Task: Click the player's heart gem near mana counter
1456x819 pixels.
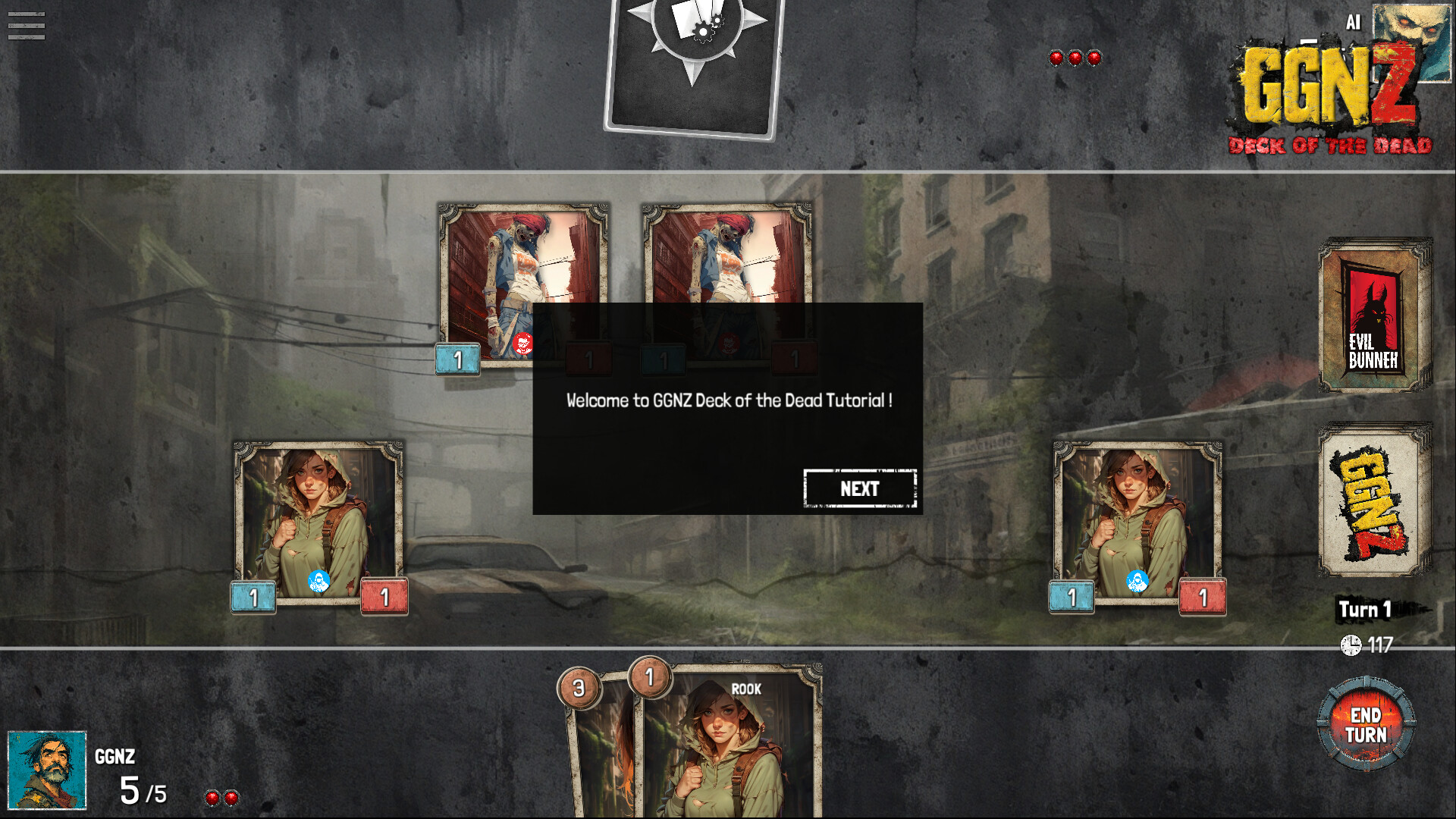Action: tap(214, 797)
